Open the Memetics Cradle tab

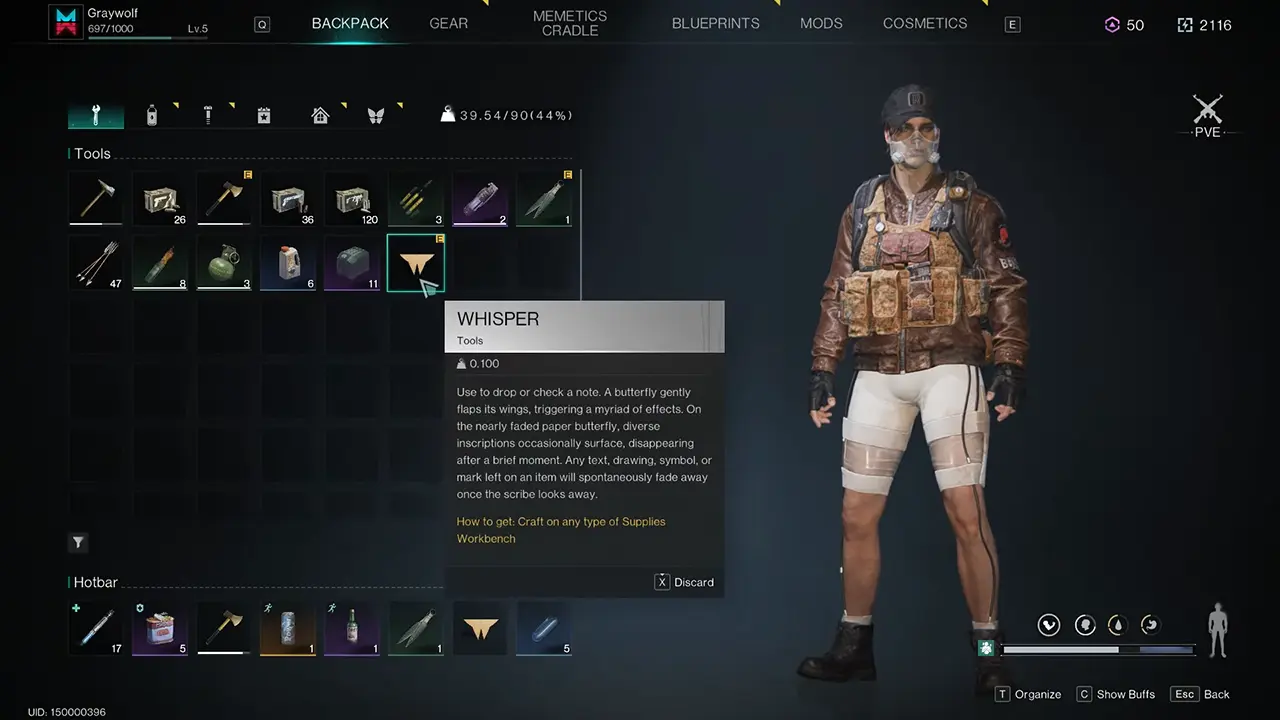[570, 23]
